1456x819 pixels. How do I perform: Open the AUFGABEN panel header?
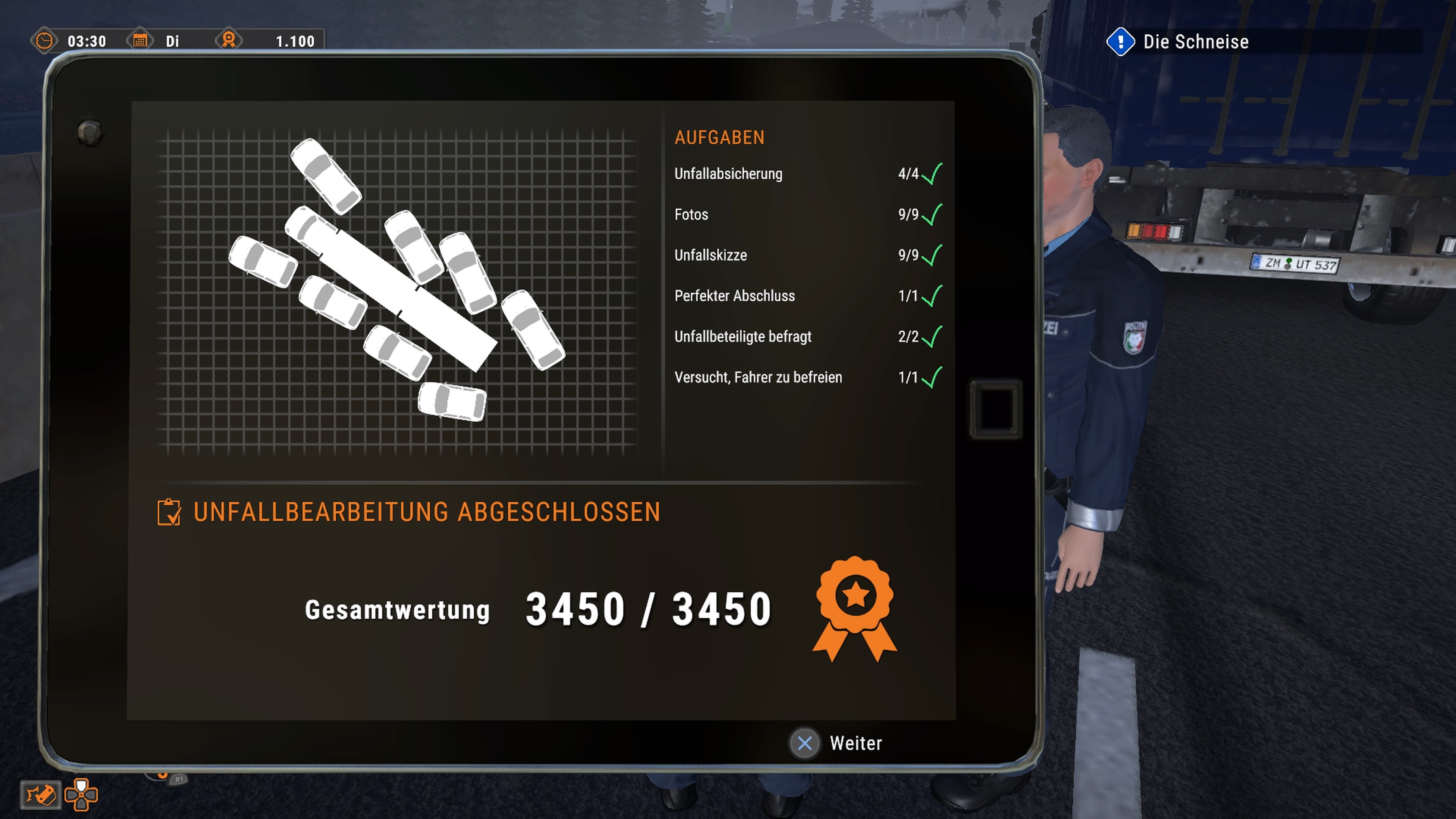click(x=720, y=137)
